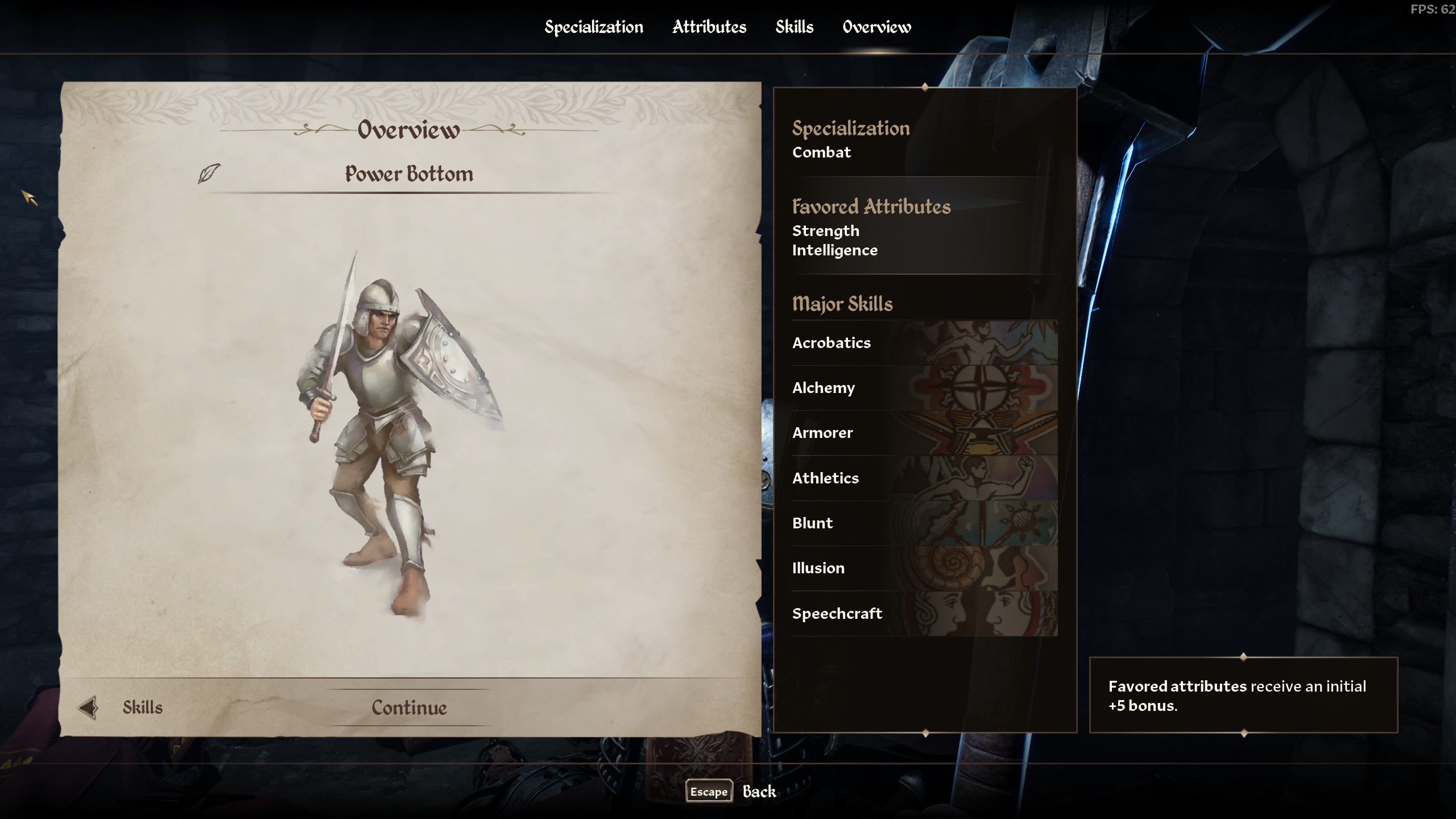Switch to the Specialization tab
Image resolution: width=1456 pixels, height=819 pixels.
coord(594,27)
